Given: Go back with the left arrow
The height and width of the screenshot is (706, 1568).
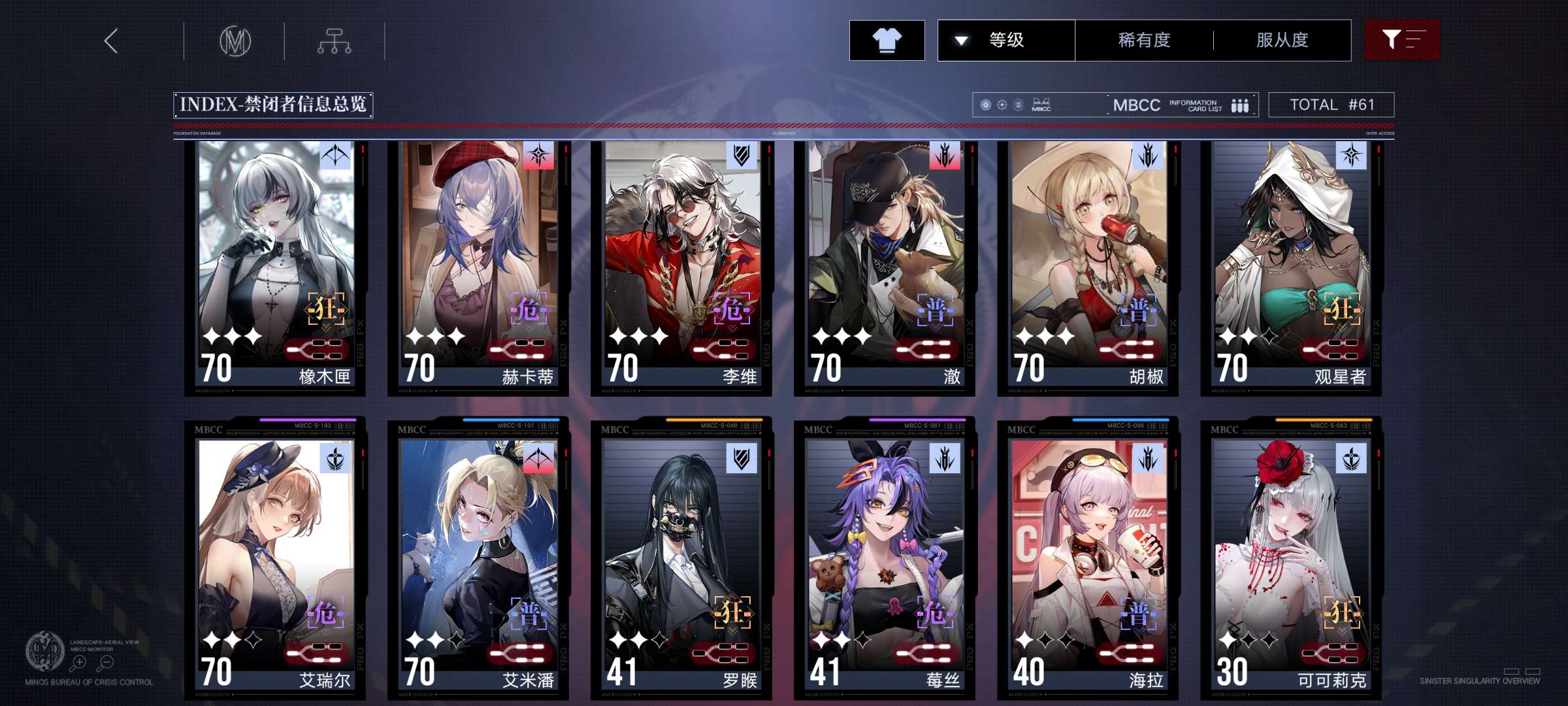Looking at the screenshot, I should click(112, 41).
